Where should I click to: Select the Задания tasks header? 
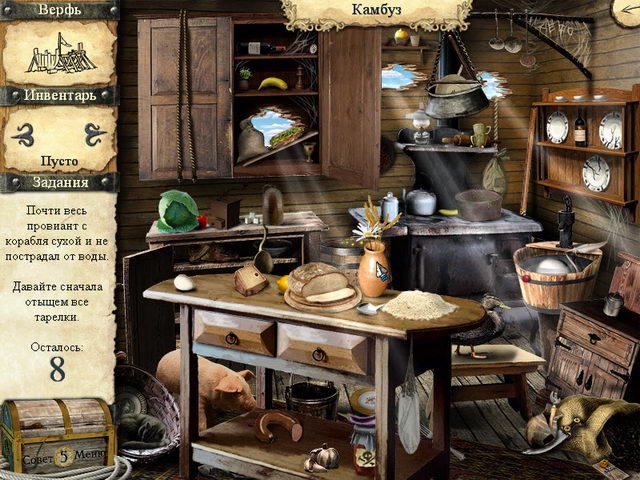point(60,182)
